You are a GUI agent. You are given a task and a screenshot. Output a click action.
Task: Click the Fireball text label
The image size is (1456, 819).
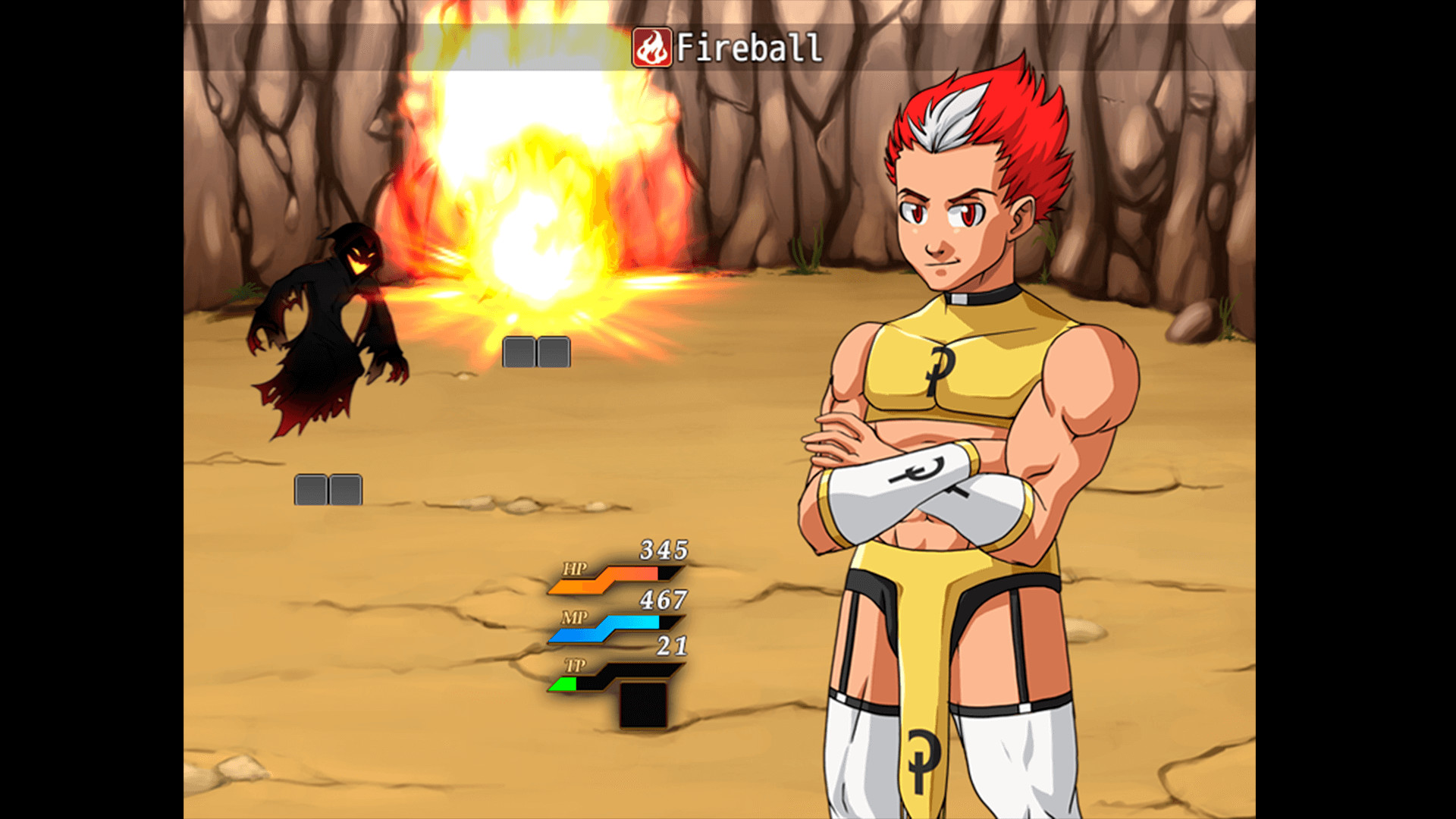tap(751, 47)
